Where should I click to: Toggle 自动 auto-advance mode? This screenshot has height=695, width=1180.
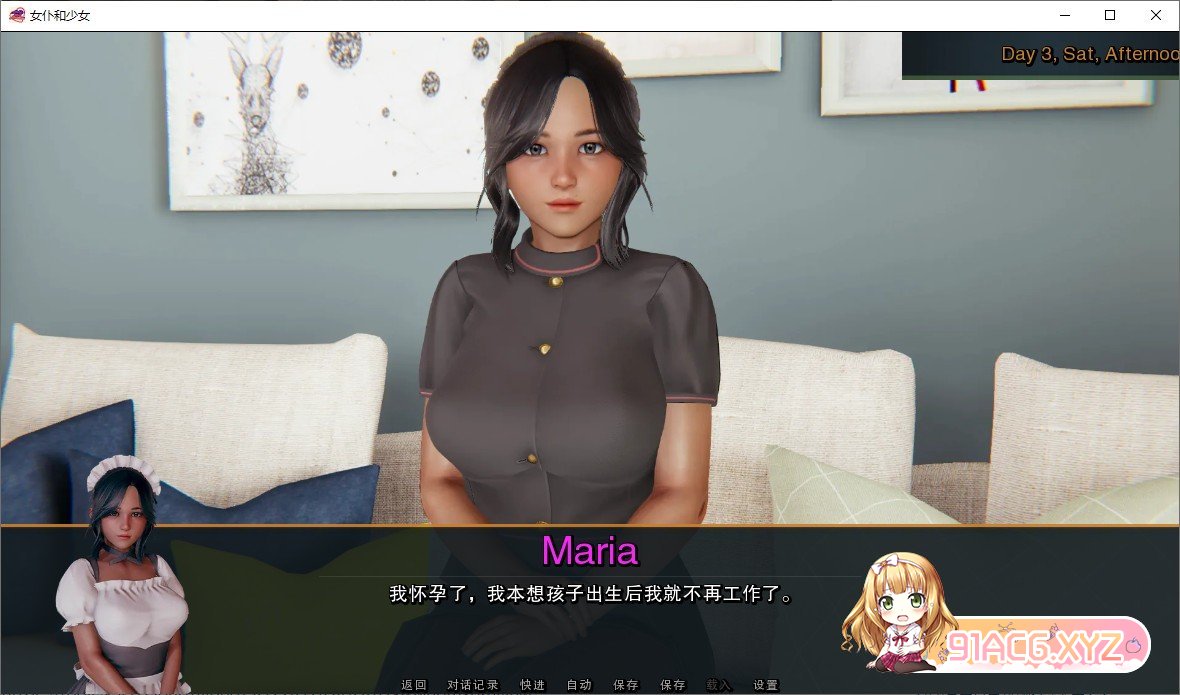tap(579, 685)
